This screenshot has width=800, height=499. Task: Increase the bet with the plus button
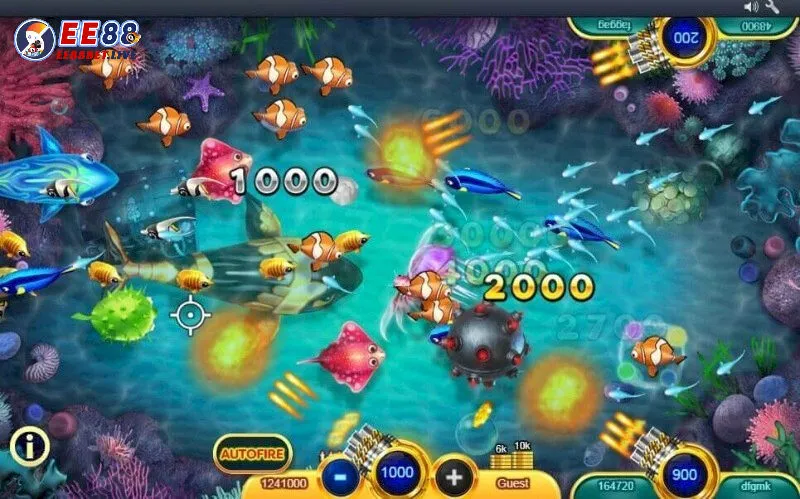click(x=455, y=473)
